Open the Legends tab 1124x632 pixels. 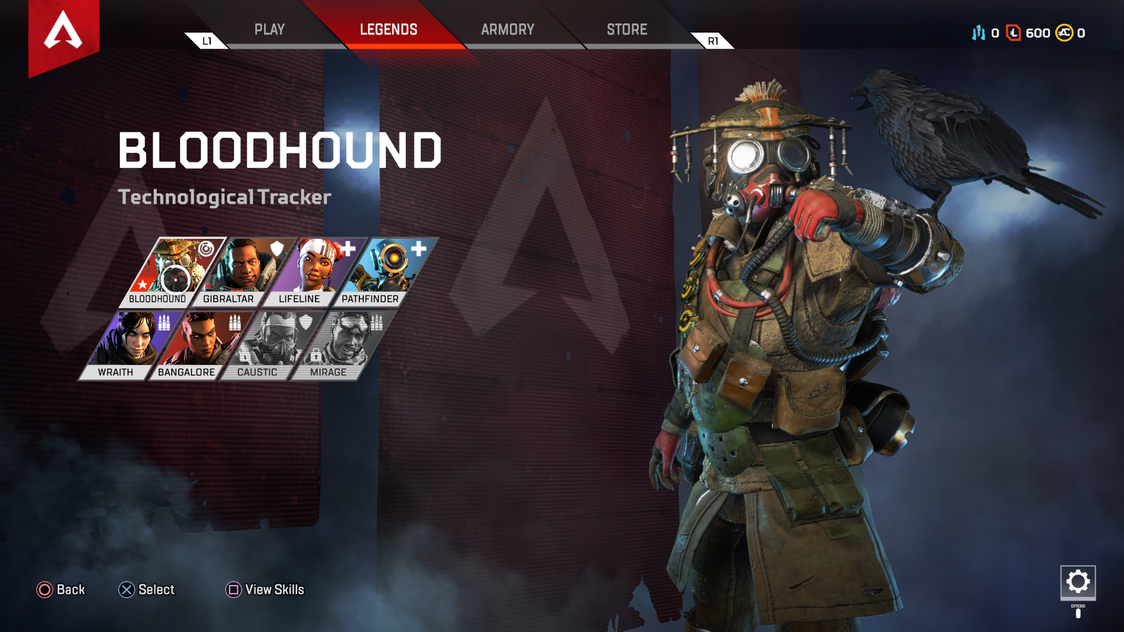[x=388, y=30]
